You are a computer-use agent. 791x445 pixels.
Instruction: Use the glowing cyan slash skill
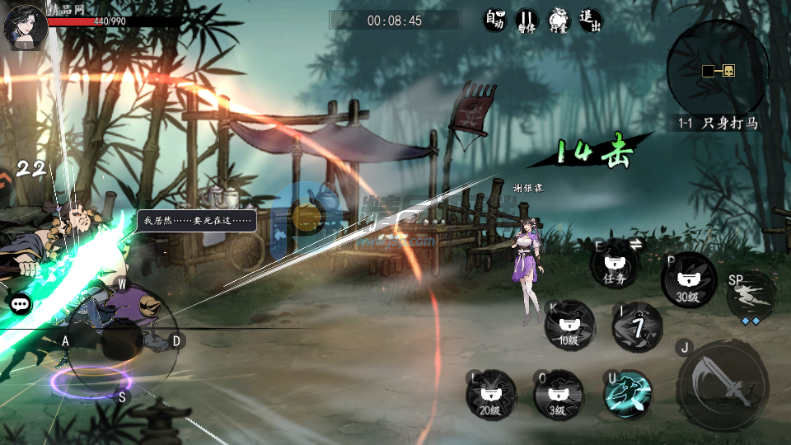[628, 393]
